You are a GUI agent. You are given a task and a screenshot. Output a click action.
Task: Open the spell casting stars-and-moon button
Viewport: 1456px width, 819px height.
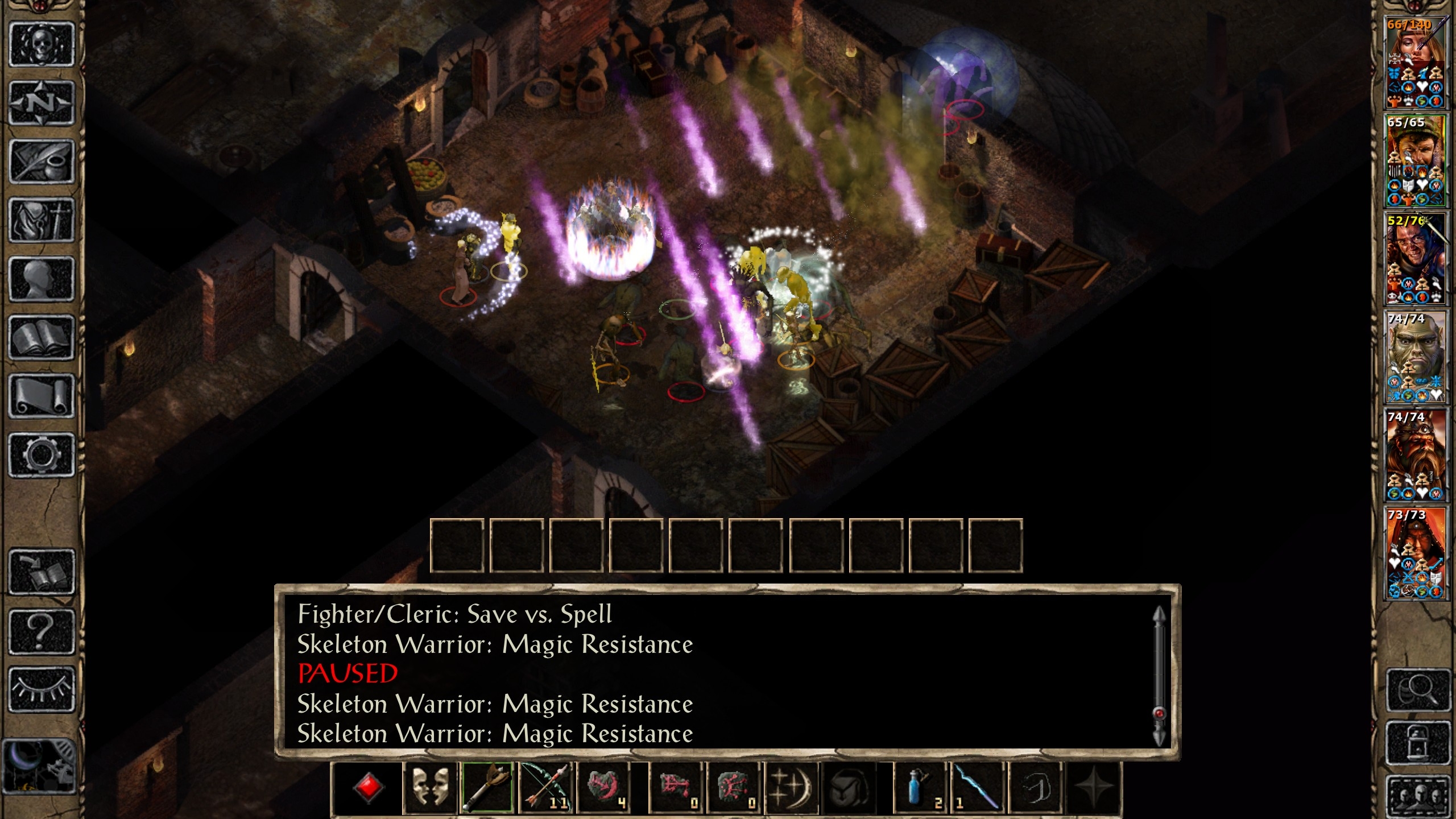[x=791, y=787]
